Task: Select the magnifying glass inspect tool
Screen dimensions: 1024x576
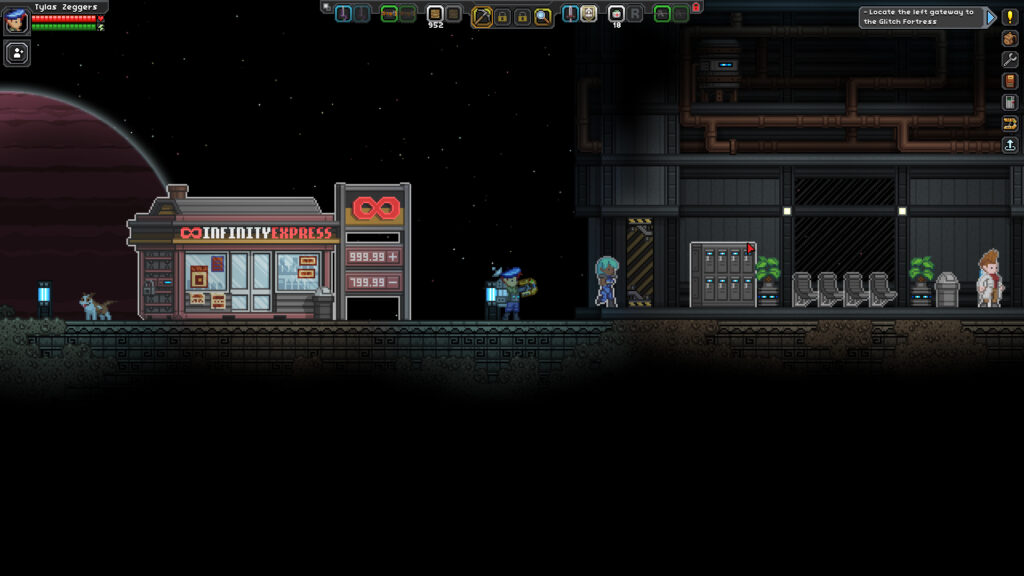Action: click(543, 16)
